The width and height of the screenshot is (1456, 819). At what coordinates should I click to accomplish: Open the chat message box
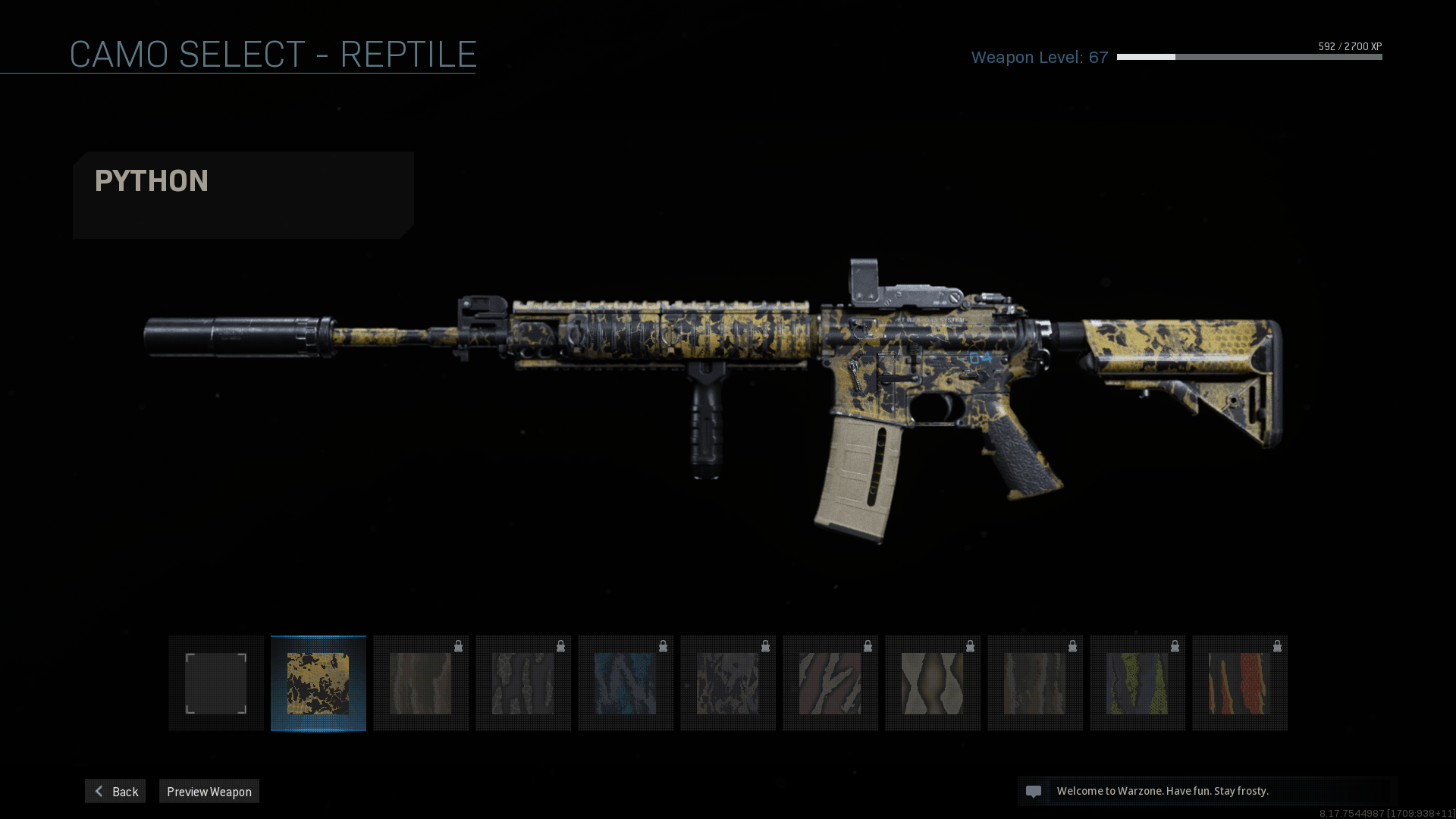(x=1206, y=791)
